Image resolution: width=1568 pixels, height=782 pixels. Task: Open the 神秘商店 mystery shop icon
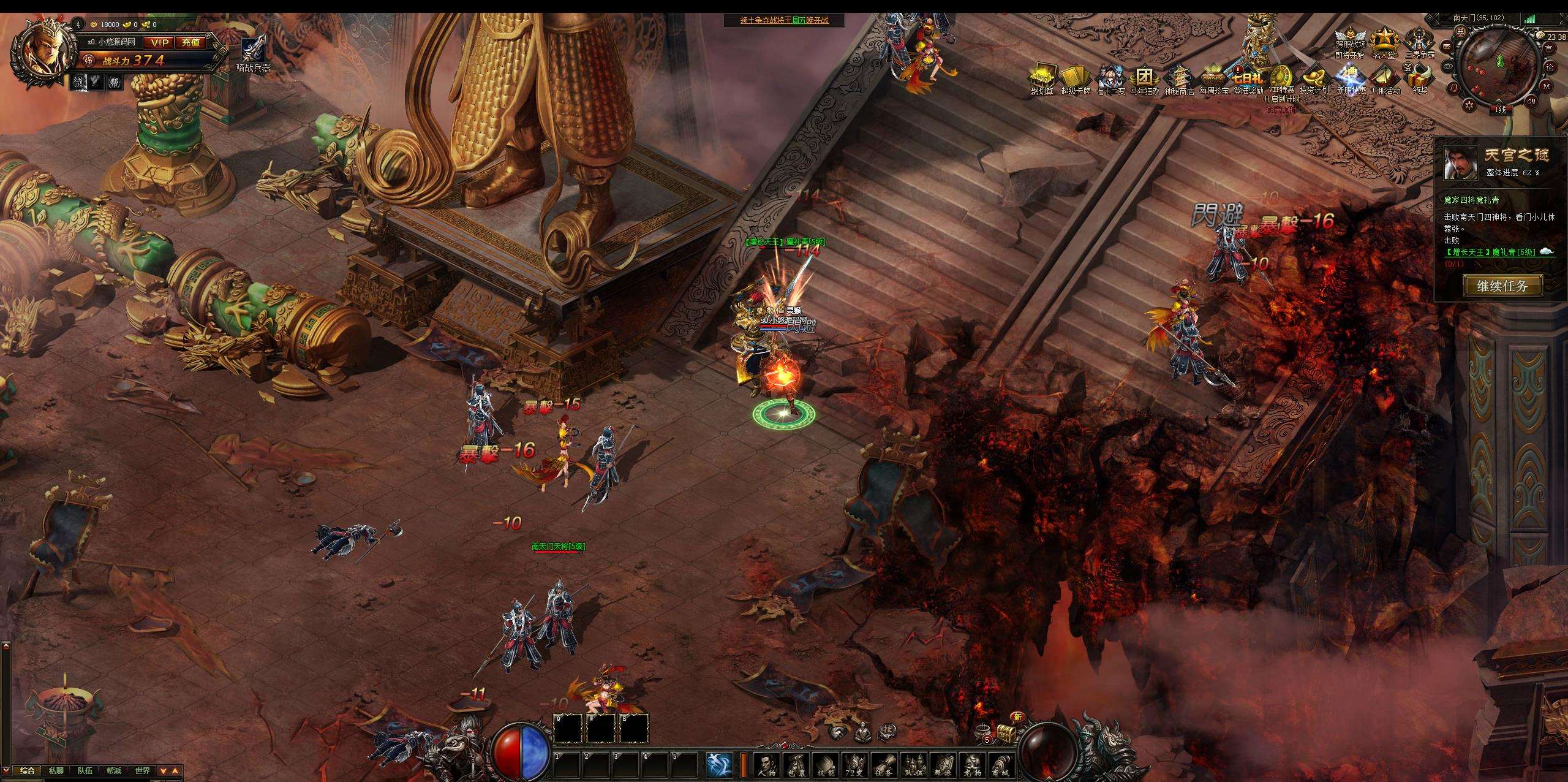coord(1179,80)
